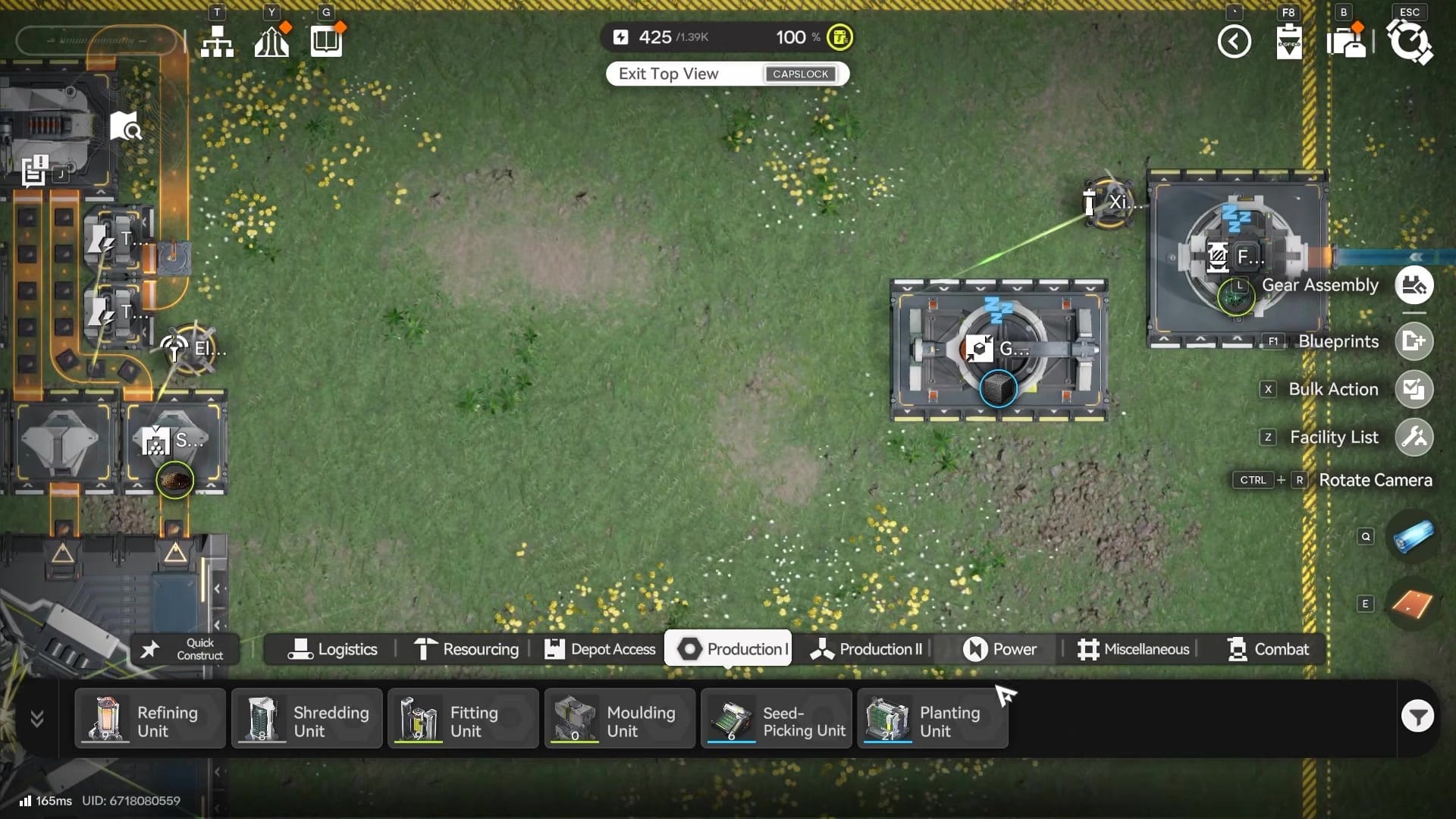Image resolution: width=1456 pixels, height=819 pixels.
Task: Select the Seed-Picking Unit from the build bar
Action: [x=776, y=718]
